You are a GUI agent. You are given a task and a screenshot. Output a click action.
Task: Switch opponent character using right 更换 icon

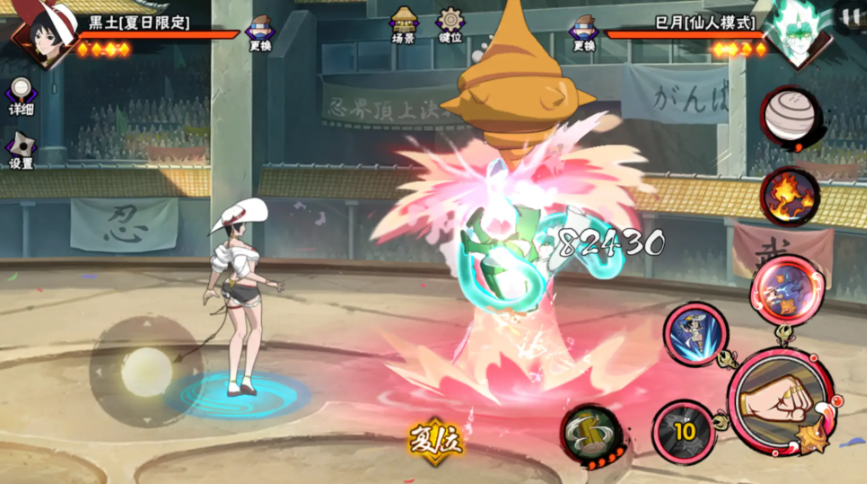(584, 32)
